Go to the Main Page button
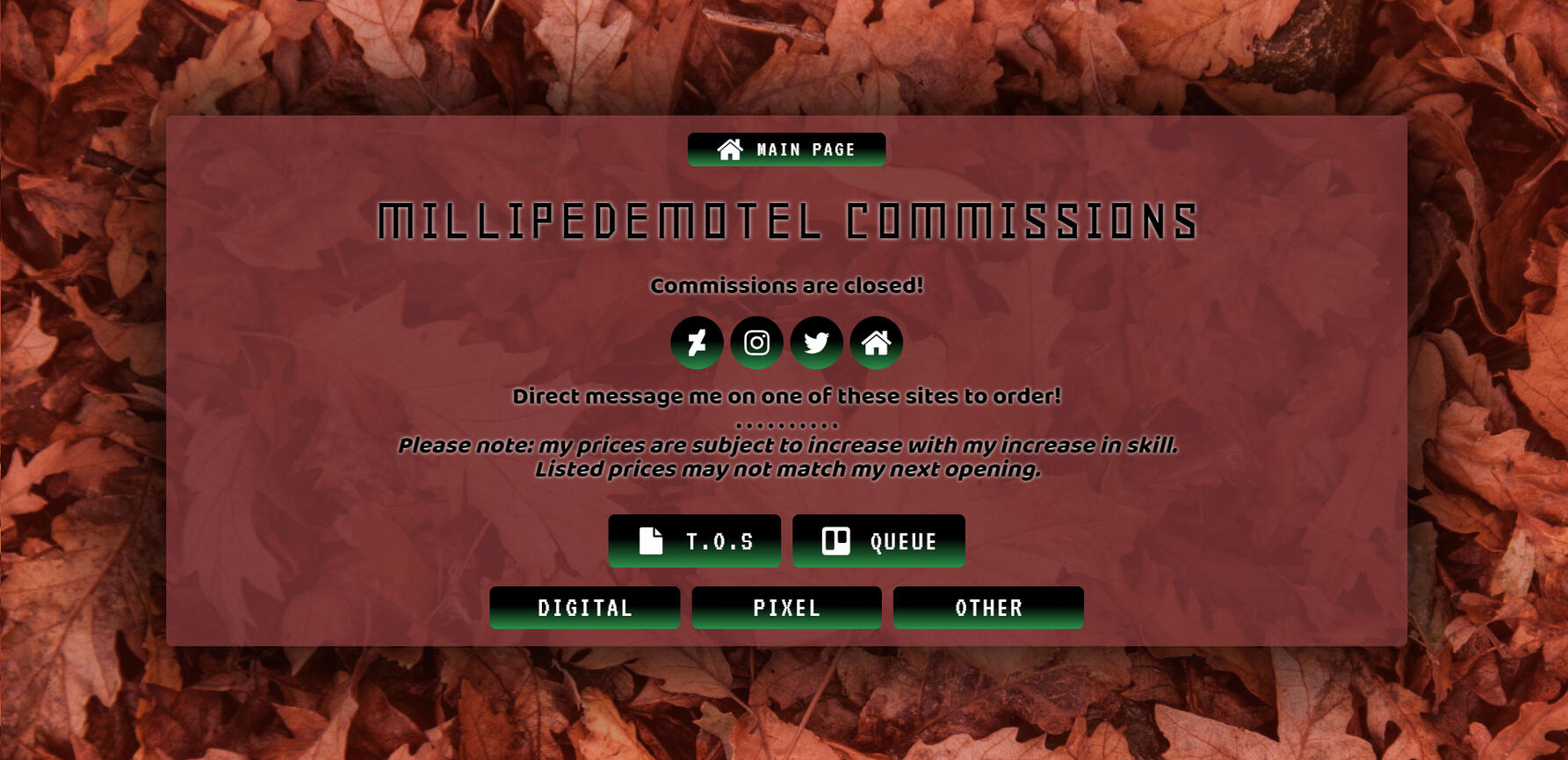The width and height of the screenshot is (1568, 760). (x=786, y=149)
